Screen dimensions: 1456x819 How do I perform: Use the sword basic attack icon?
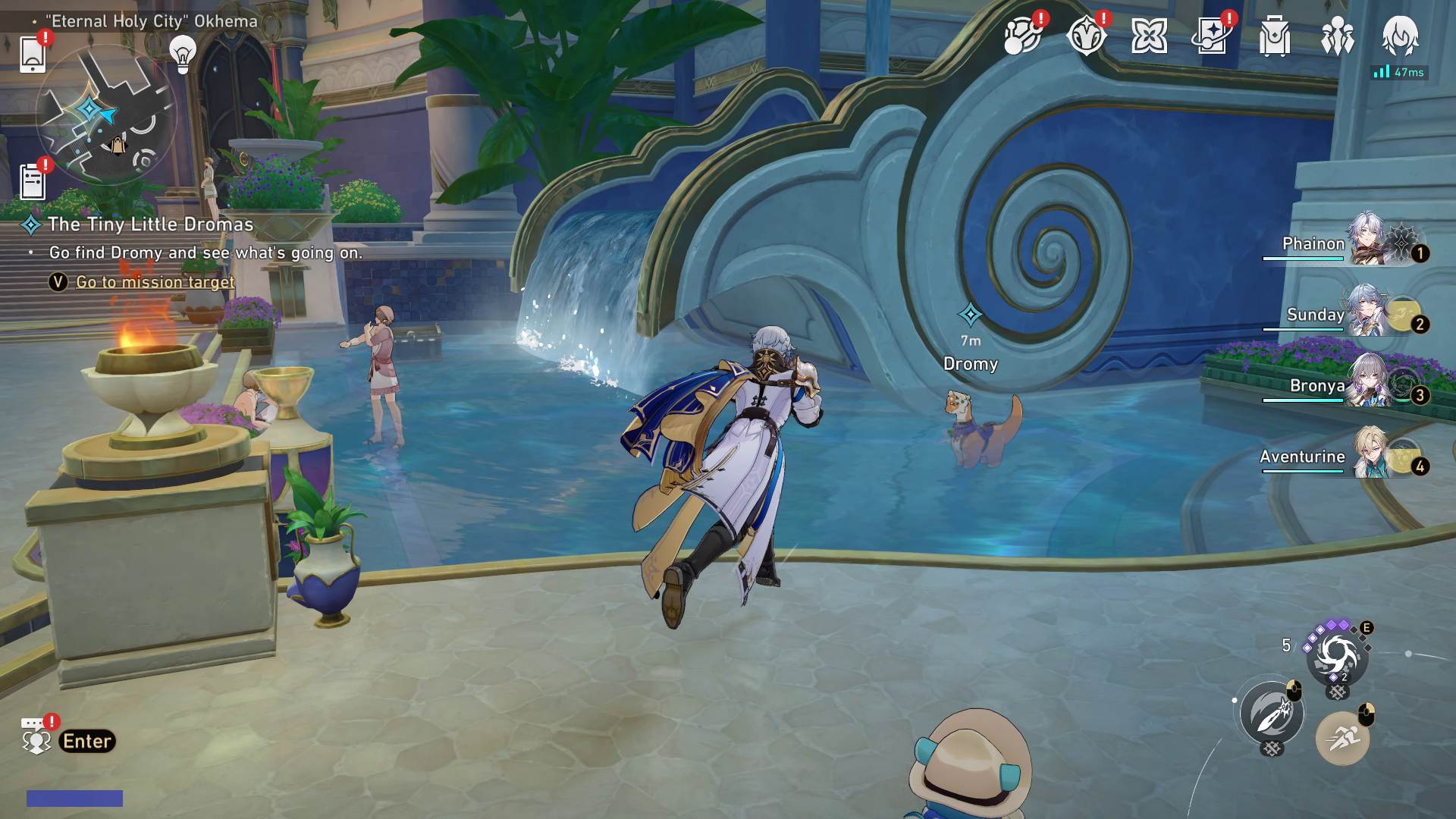(x=1272, y=713)
